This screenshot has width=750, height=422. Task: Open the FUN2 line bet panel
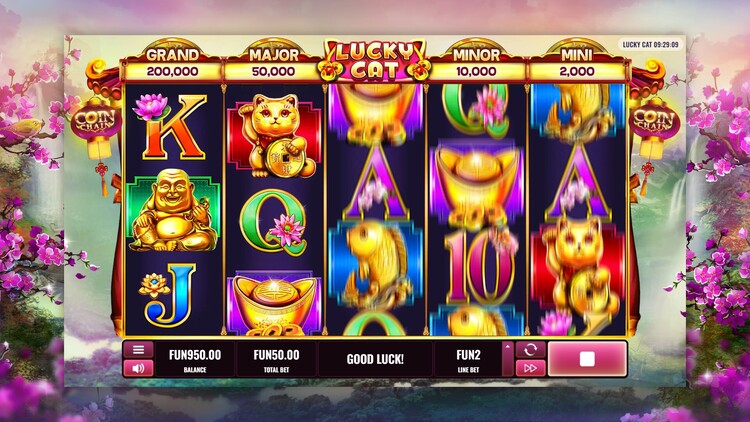[468, 359]
